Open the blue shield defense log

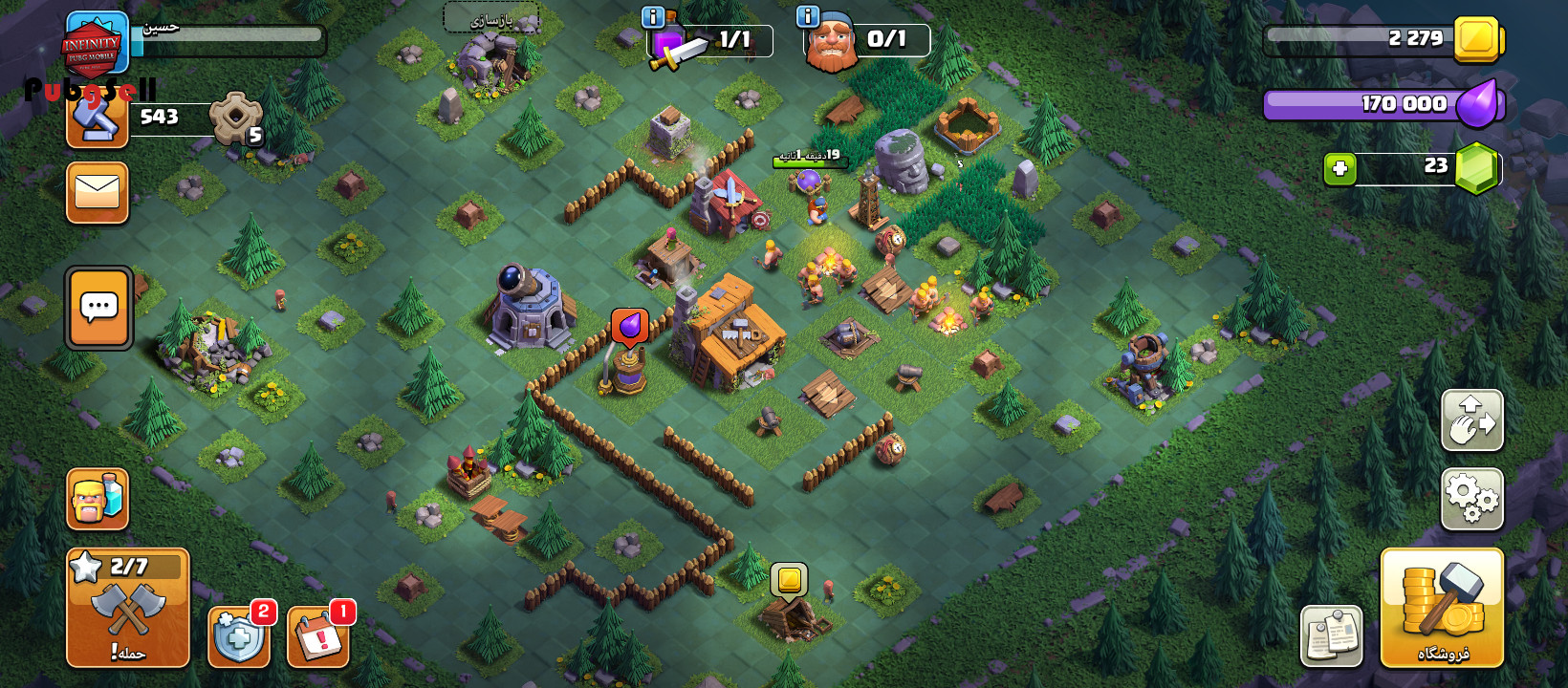point(238,636)
